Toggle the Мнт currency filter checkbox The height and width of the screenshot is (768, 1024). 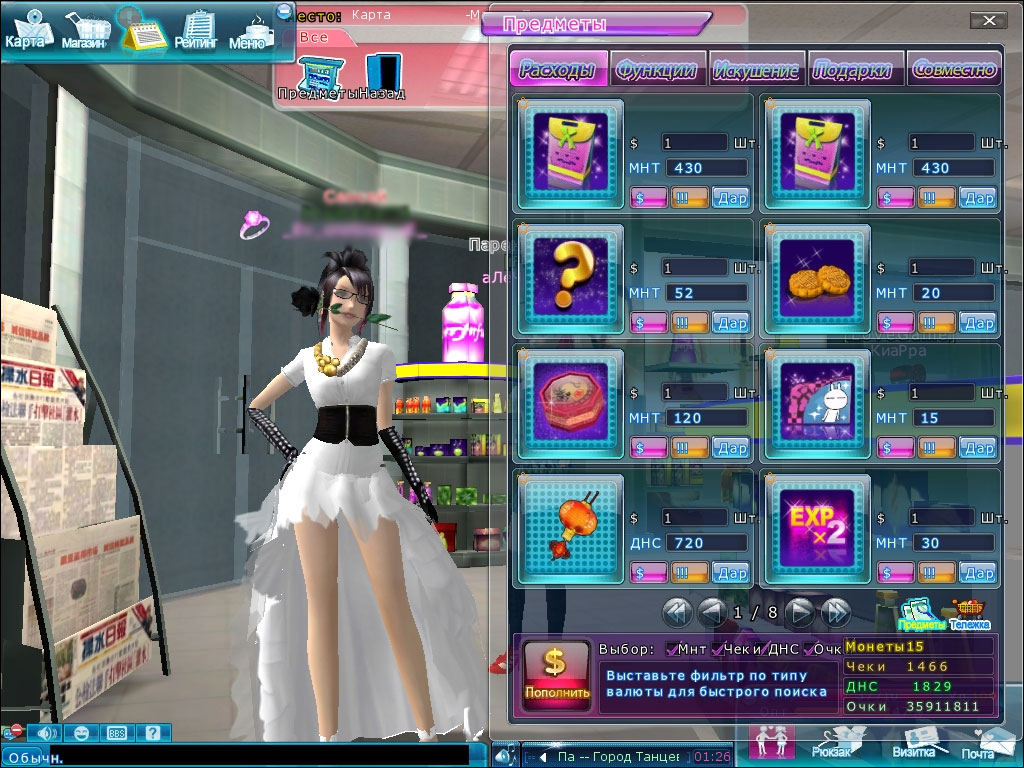671,649
